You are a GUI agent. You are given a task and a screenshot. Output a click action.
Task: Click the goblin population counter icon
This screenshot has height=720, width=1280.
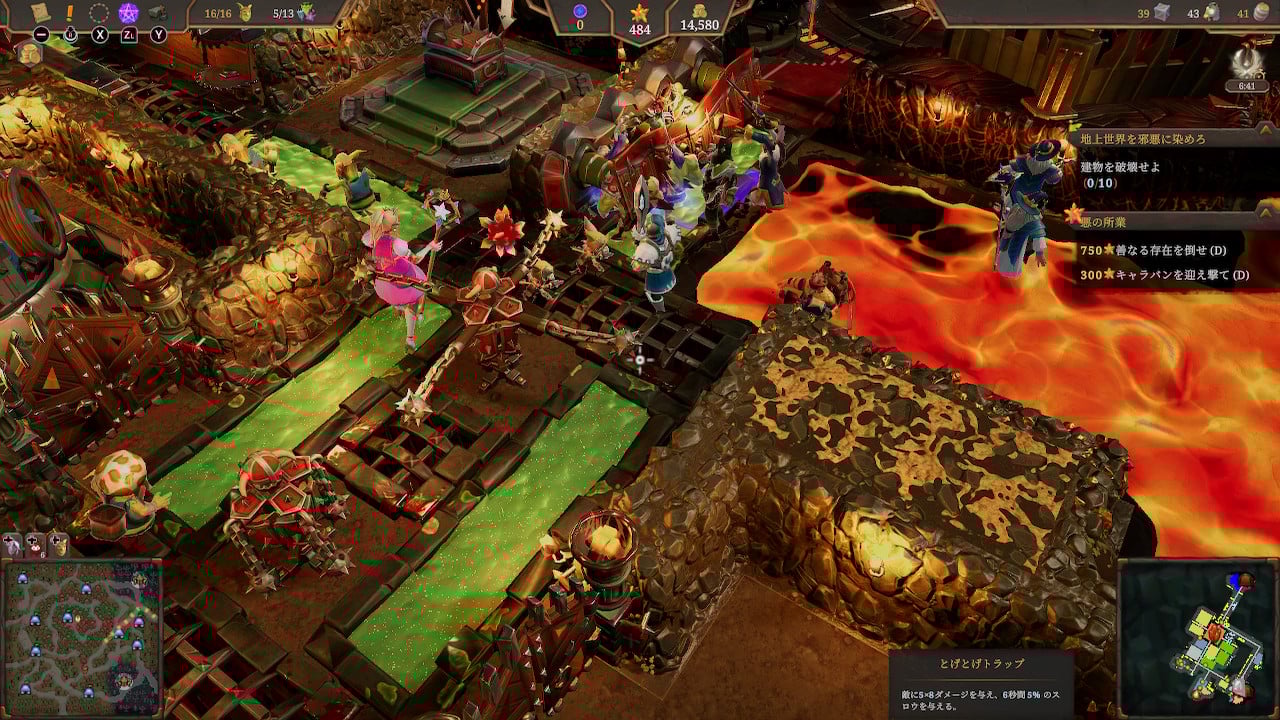244,13
